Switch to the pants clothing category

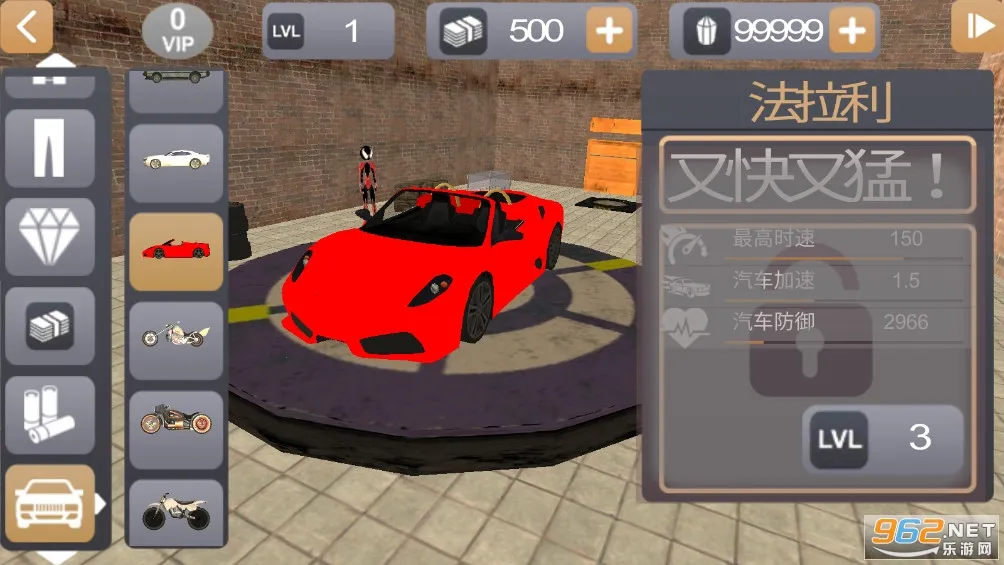(49, 148)
